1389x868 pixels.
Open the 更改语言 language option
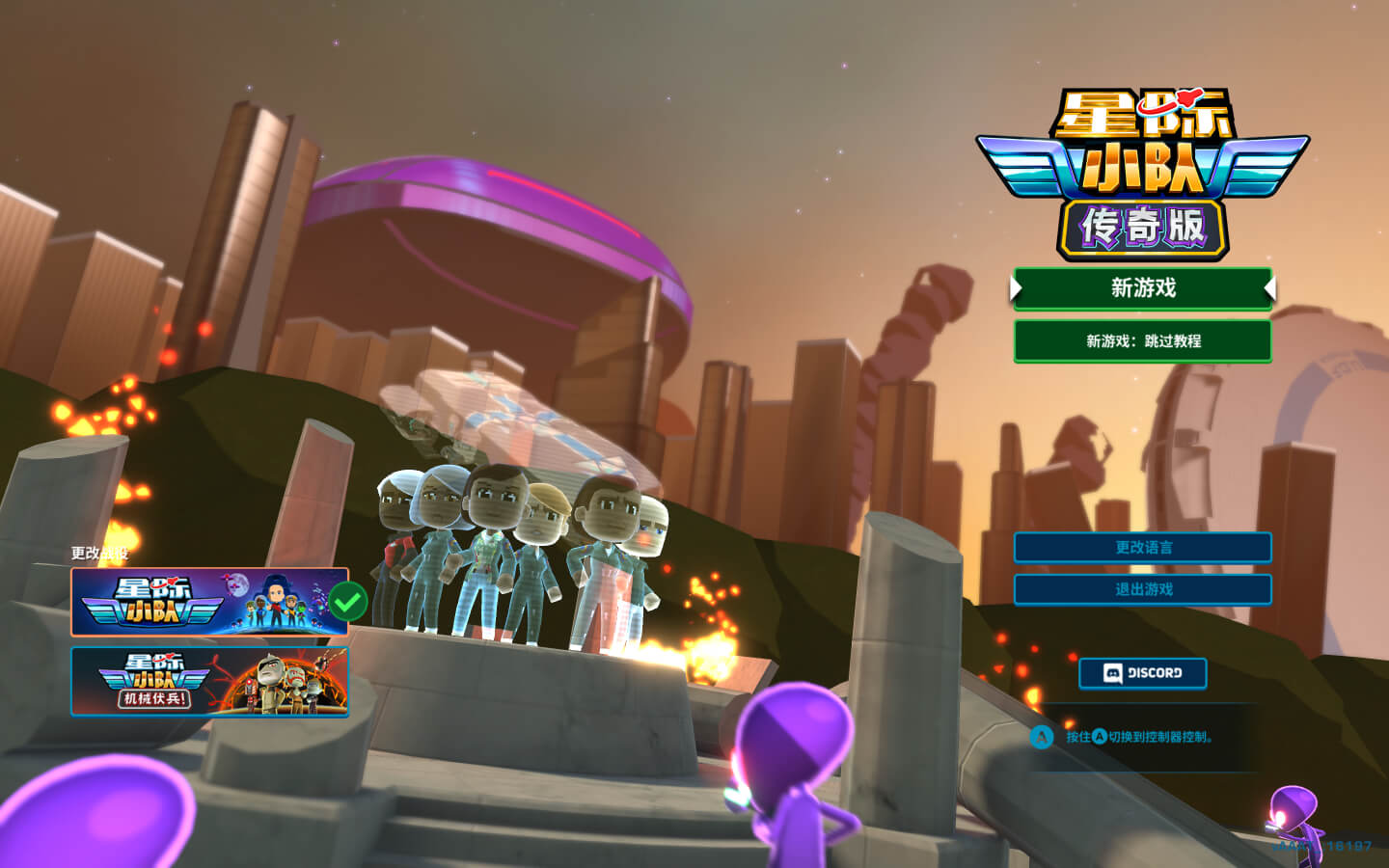[x=1142, y=548]
